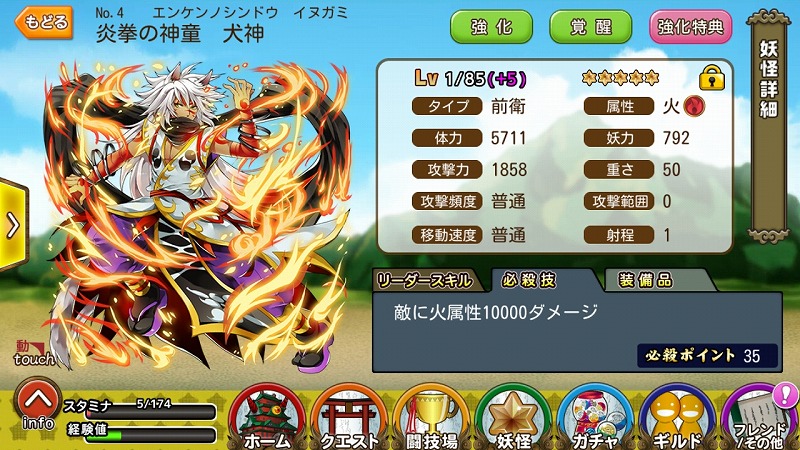Switch to the リーダースキル tab
The image size is (800, 450).
(x=426, y=280)
